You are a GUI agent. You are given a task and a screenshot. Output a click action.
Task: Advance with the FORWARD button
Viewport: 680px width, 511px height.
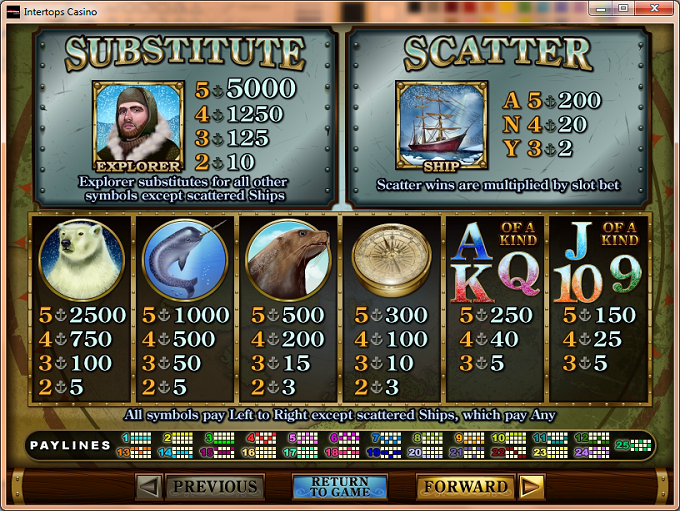click(x=465, y=487)
